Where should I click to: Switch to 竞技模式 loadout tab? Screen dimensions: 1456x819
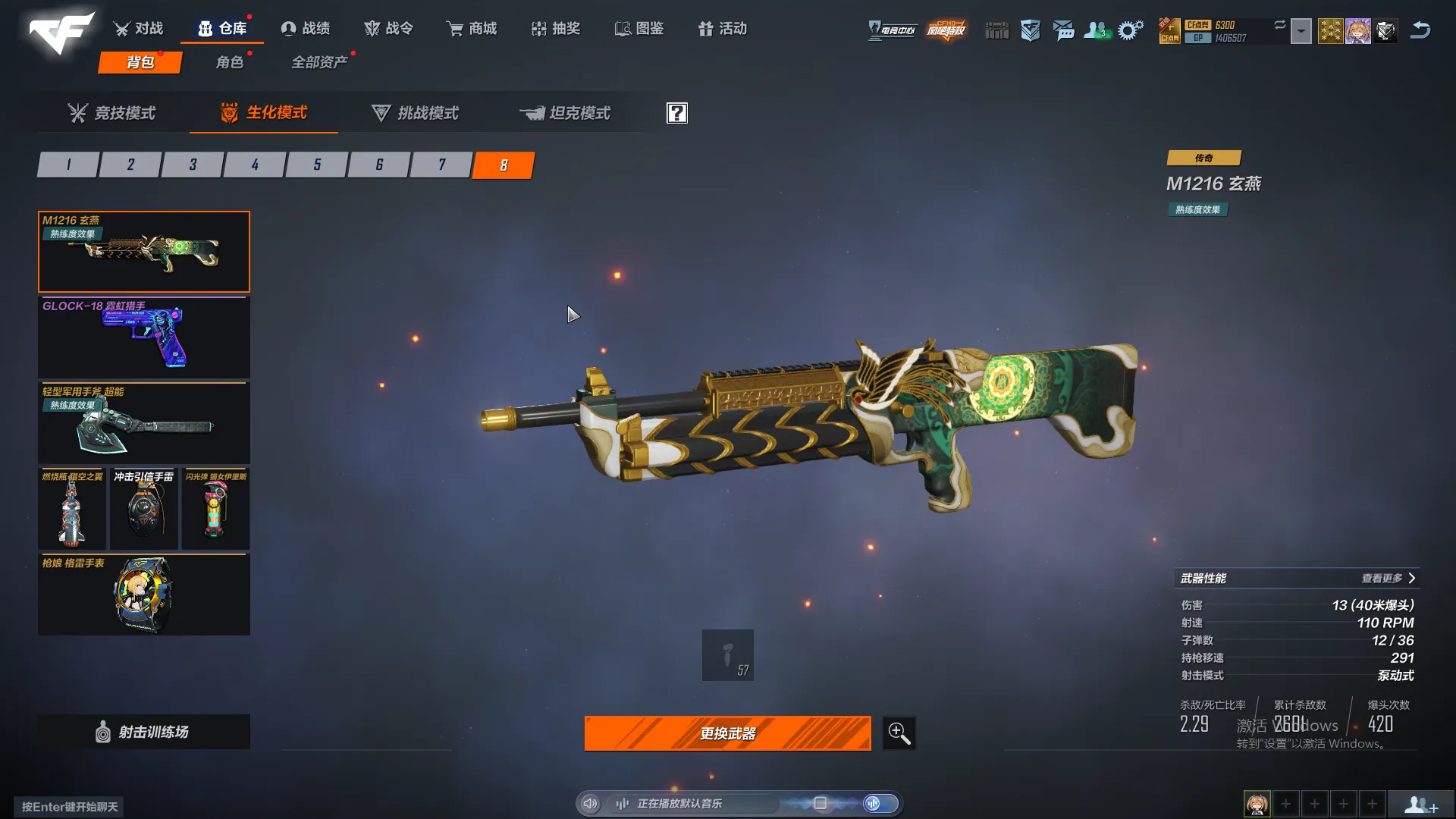click(x=112, y=113)
